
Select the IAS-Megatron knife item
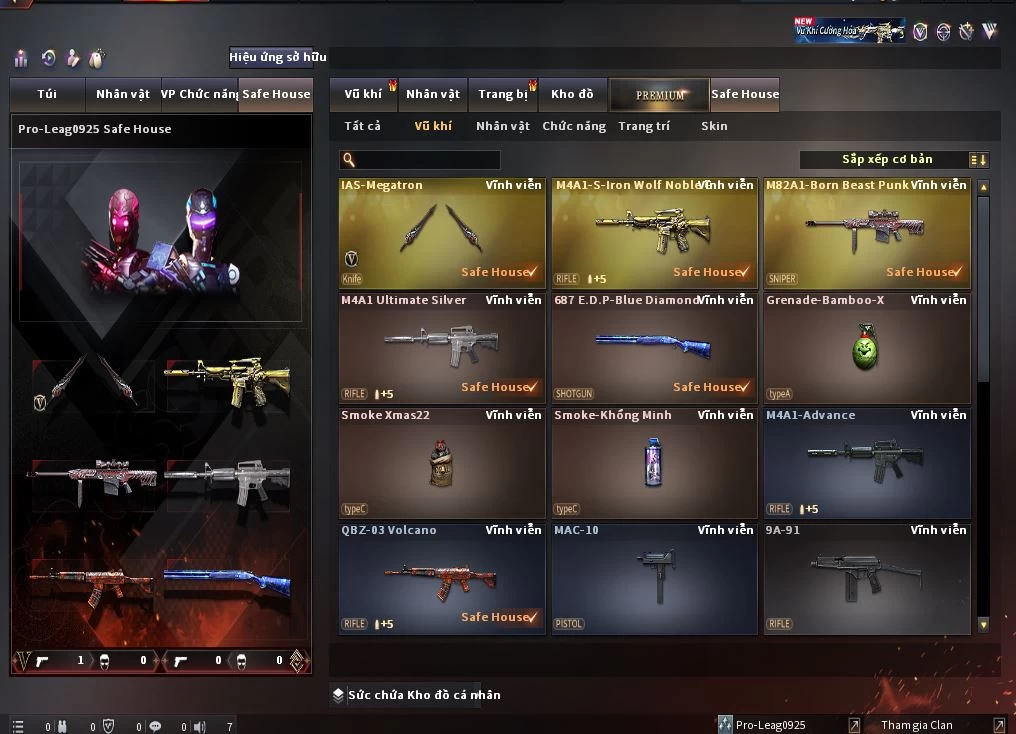(442, 233)
